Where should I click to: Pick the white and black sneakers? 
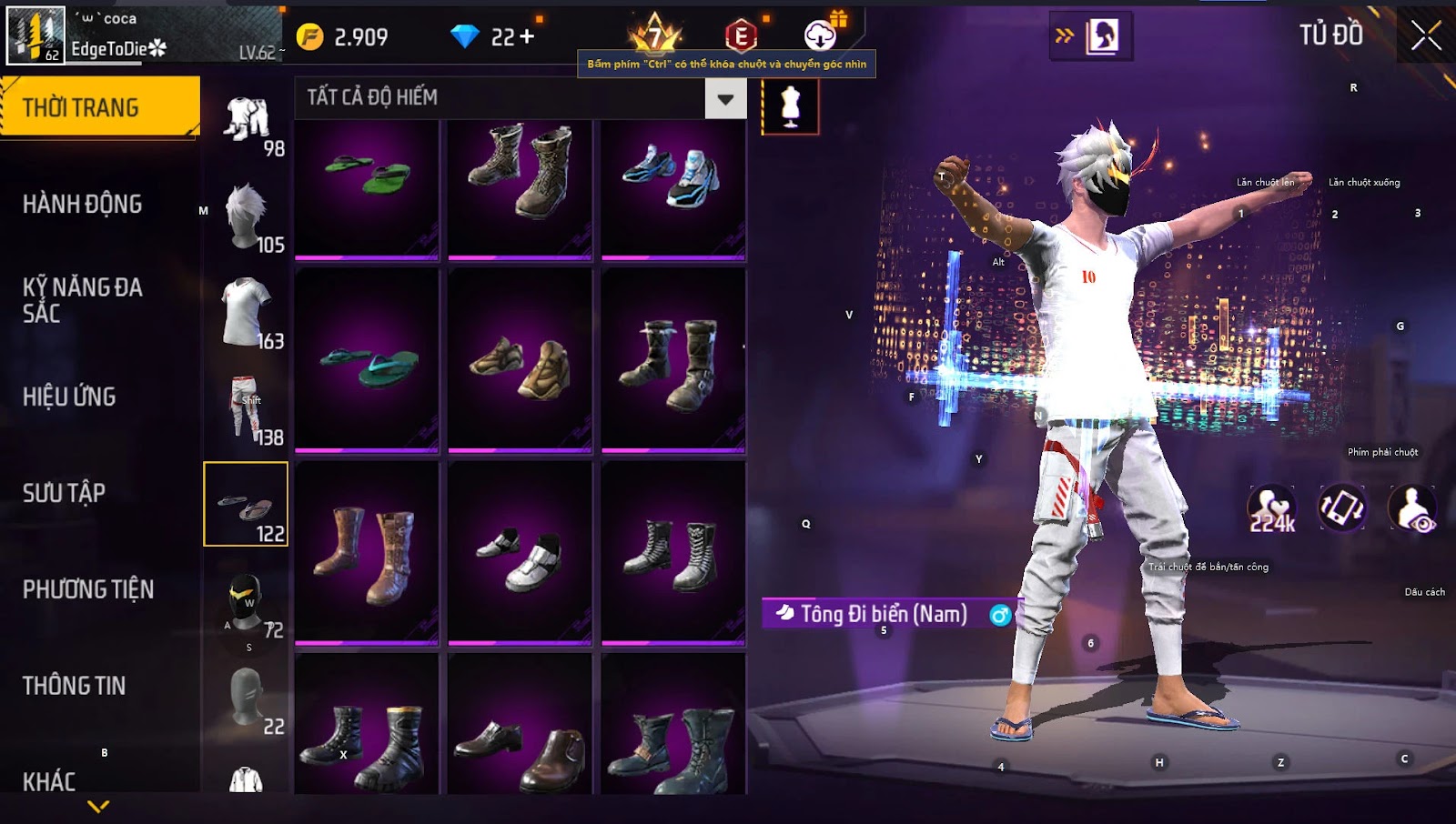[520, 553]
